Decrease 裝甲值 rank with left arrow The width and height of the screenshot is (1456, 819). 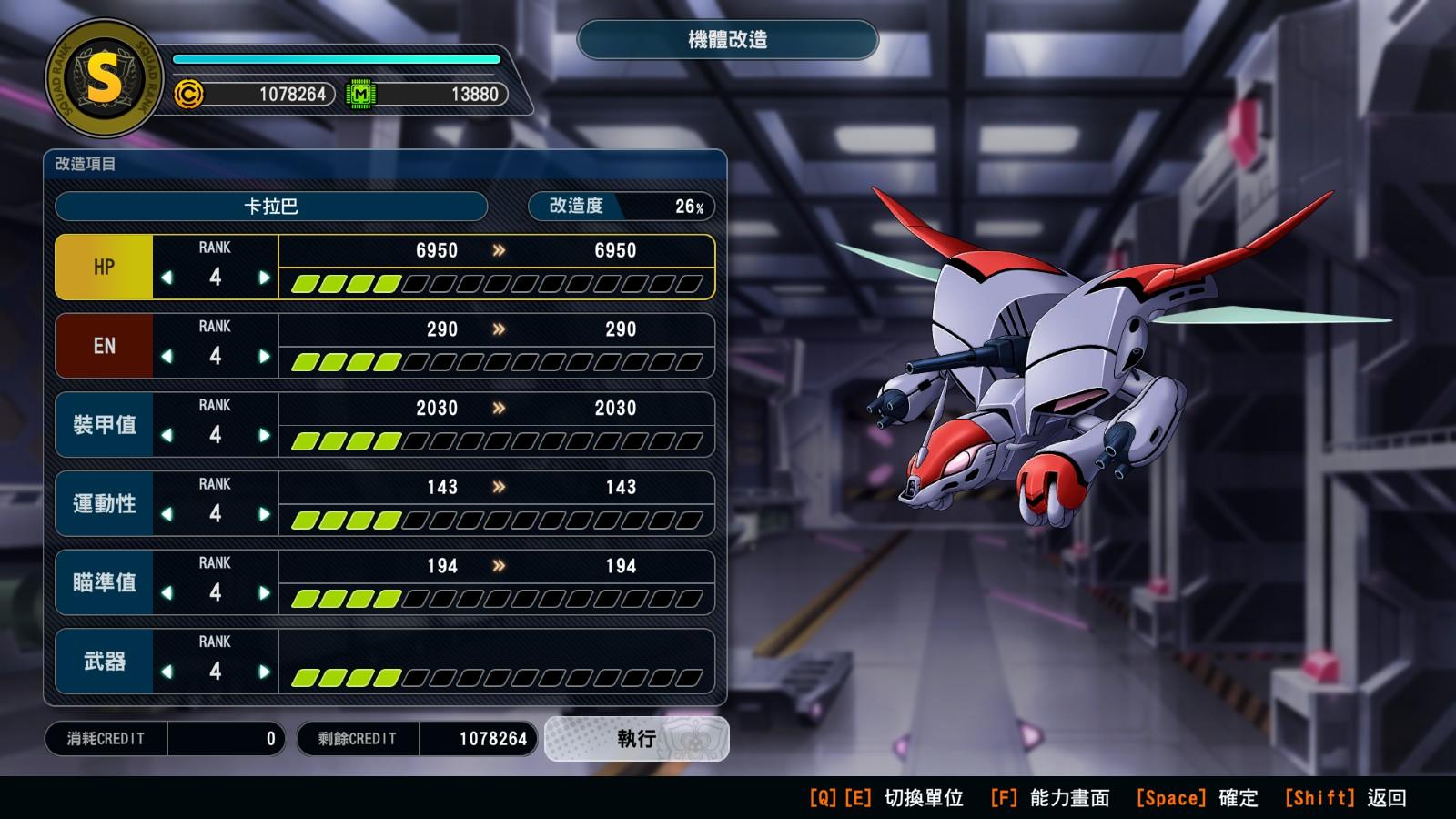click(167, 436)
